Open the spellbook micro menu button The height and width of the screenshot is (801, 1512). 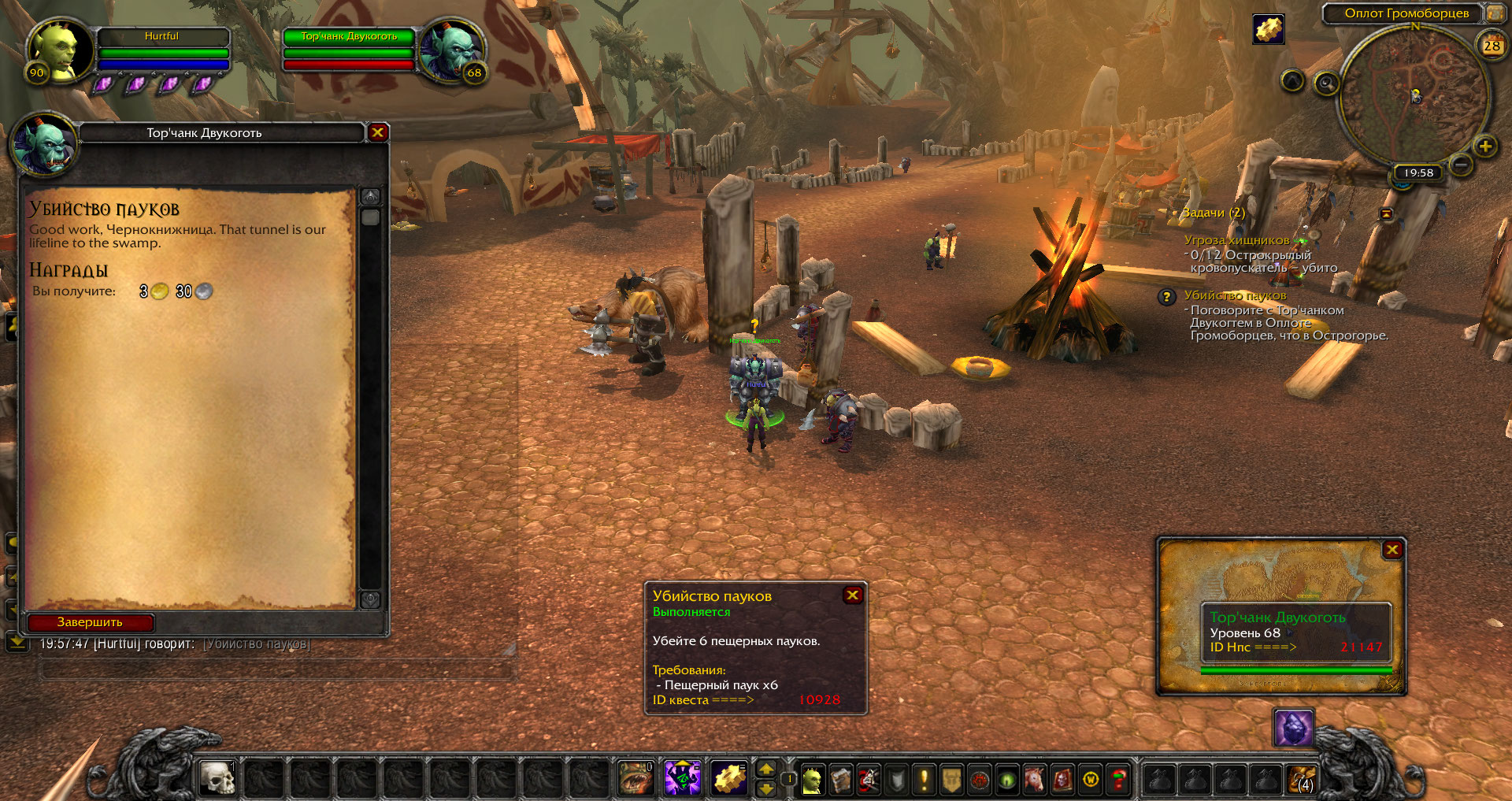tap(840, 780)
